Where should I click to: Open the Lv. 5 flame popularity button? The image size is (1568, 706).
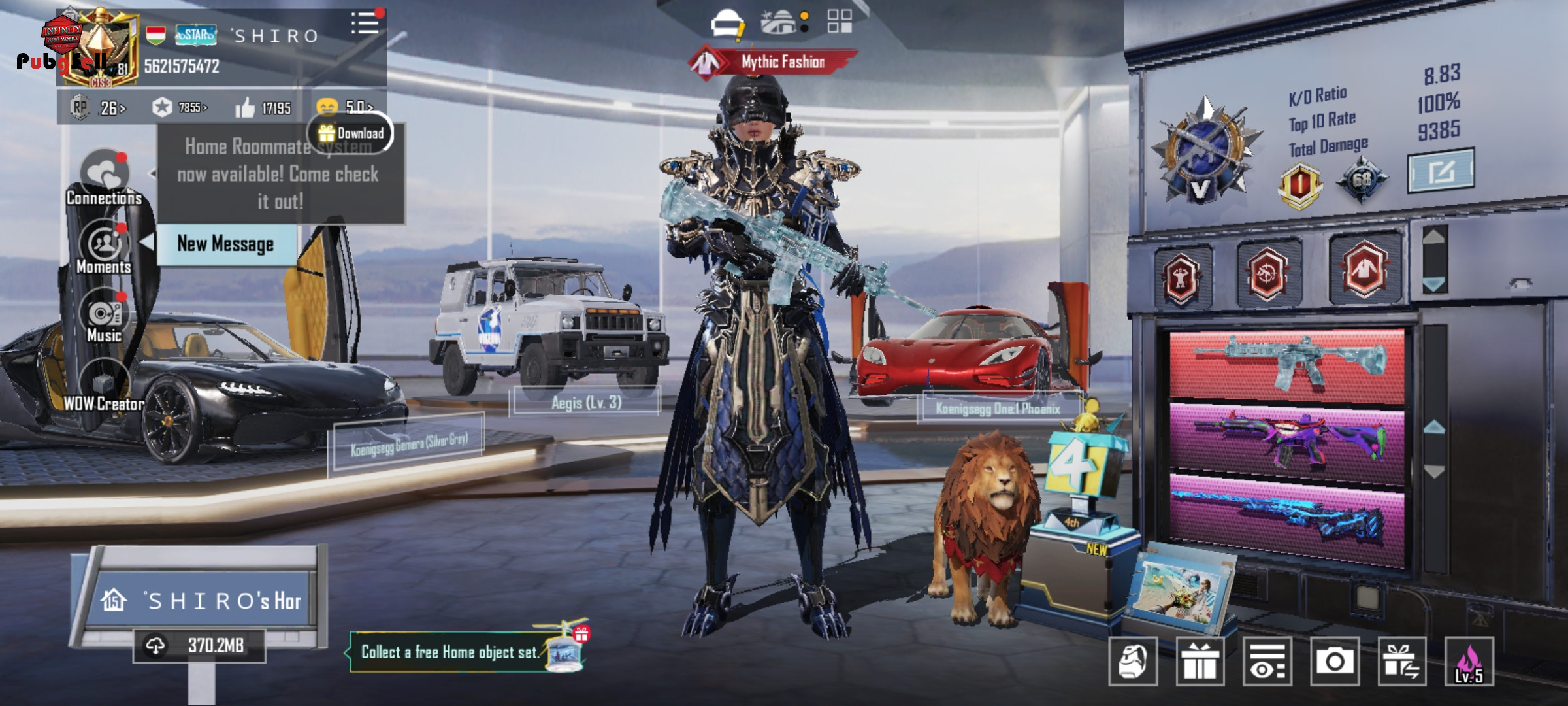pyautogui.click(x=1469, y=662)
